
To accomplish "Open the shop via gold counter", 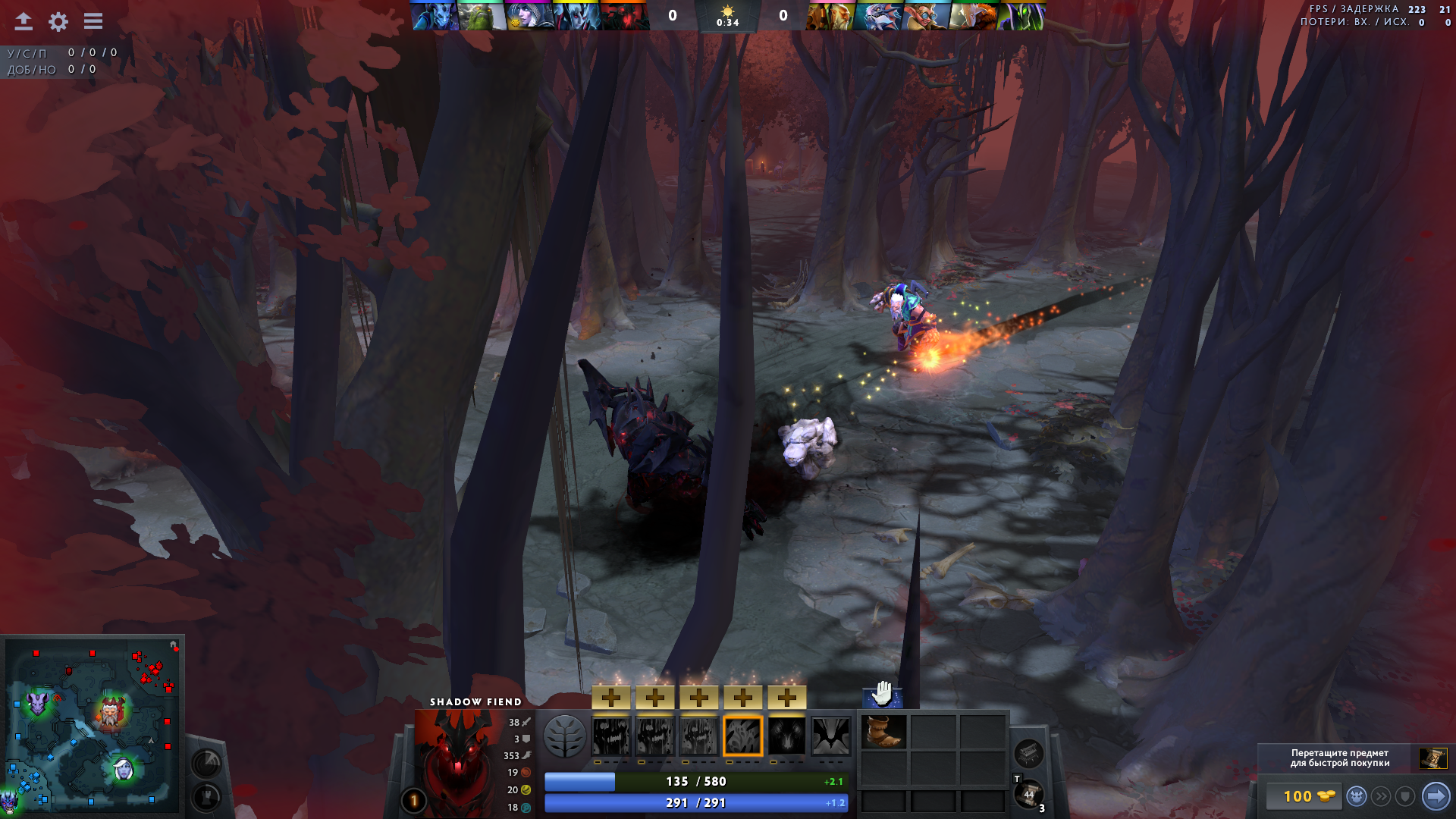I will point(1302,796).
